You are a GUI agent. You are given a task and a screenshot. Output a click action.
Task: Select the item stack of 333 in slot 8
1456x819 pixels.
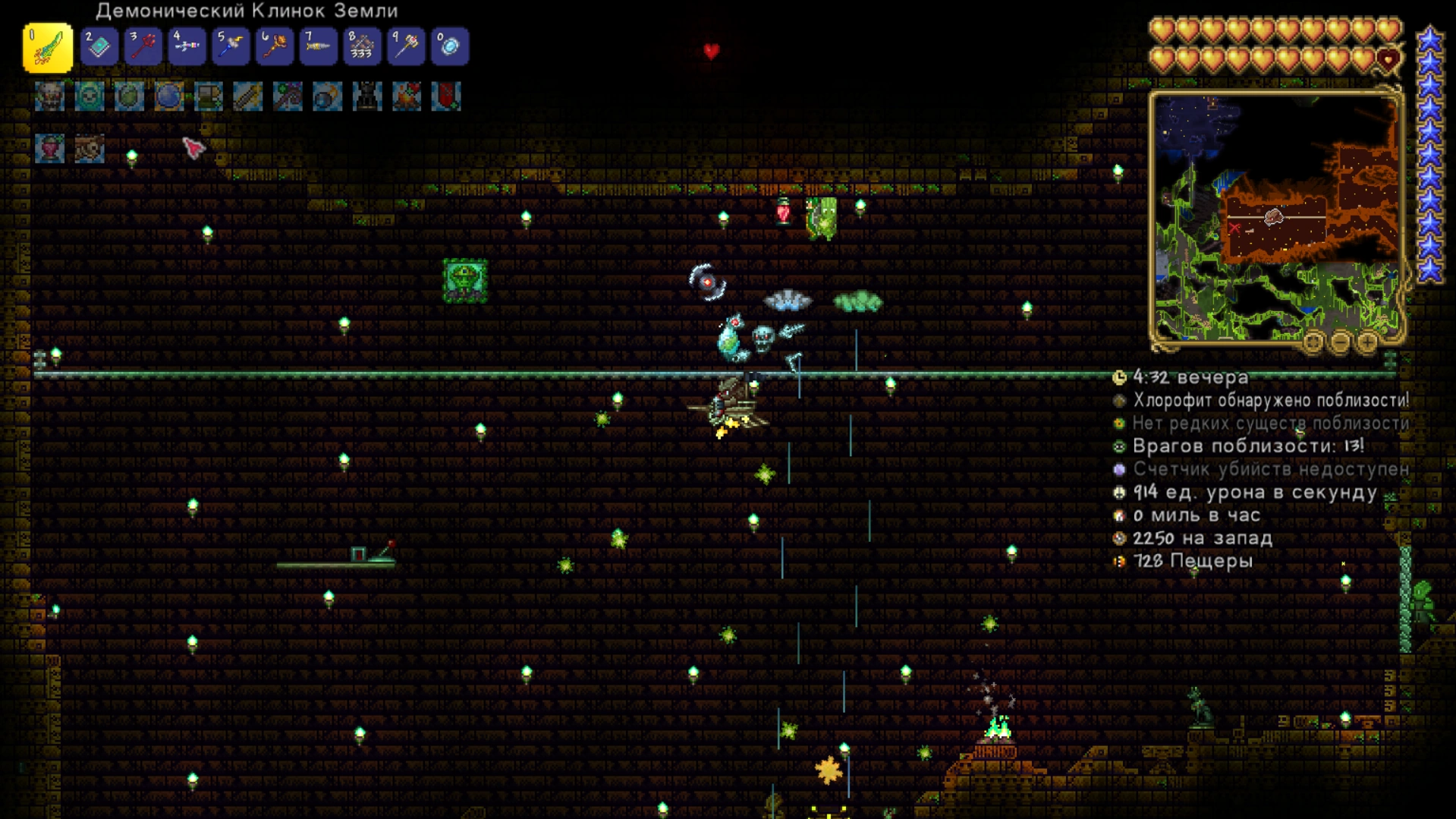click(363, 47)
